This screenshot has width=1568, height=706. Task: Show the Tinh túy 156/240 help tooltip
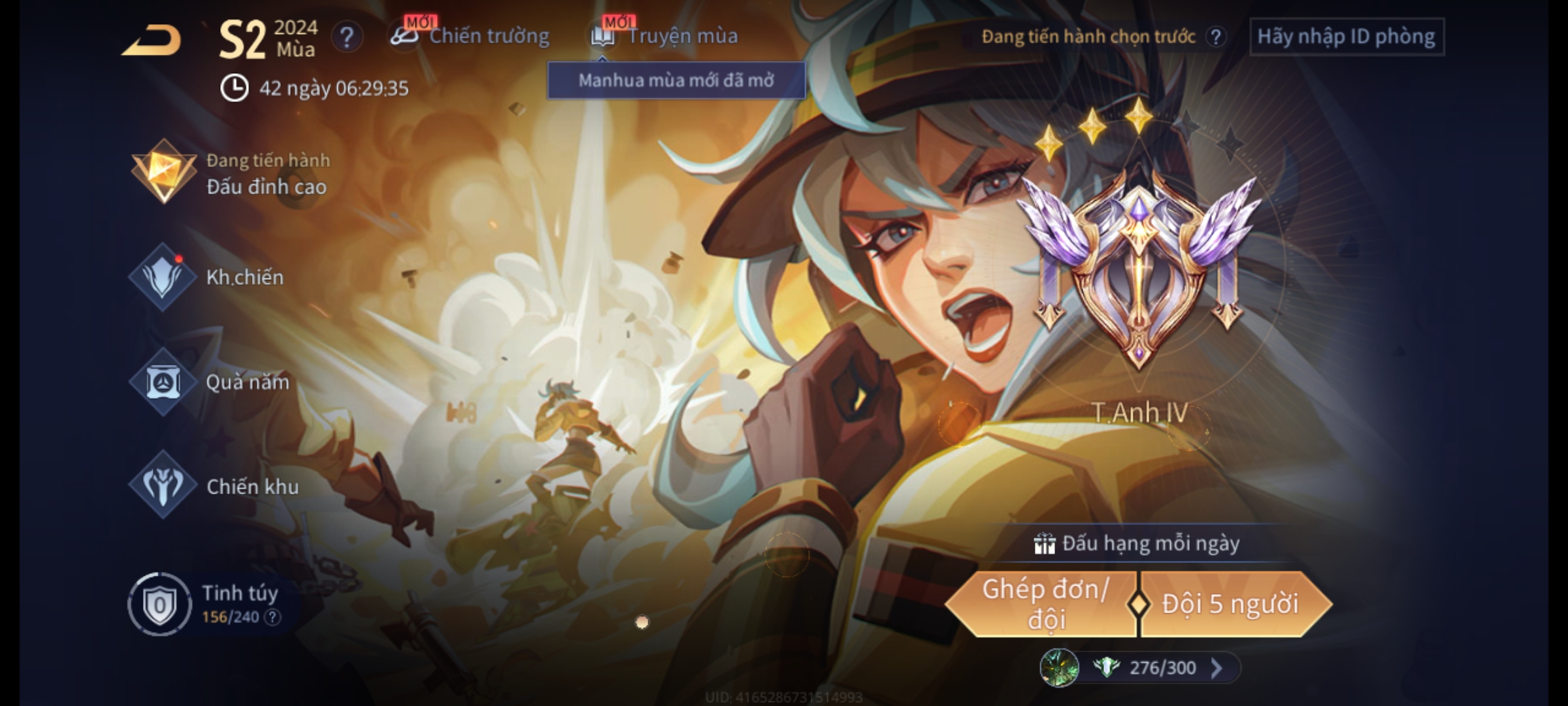point(274,617)
